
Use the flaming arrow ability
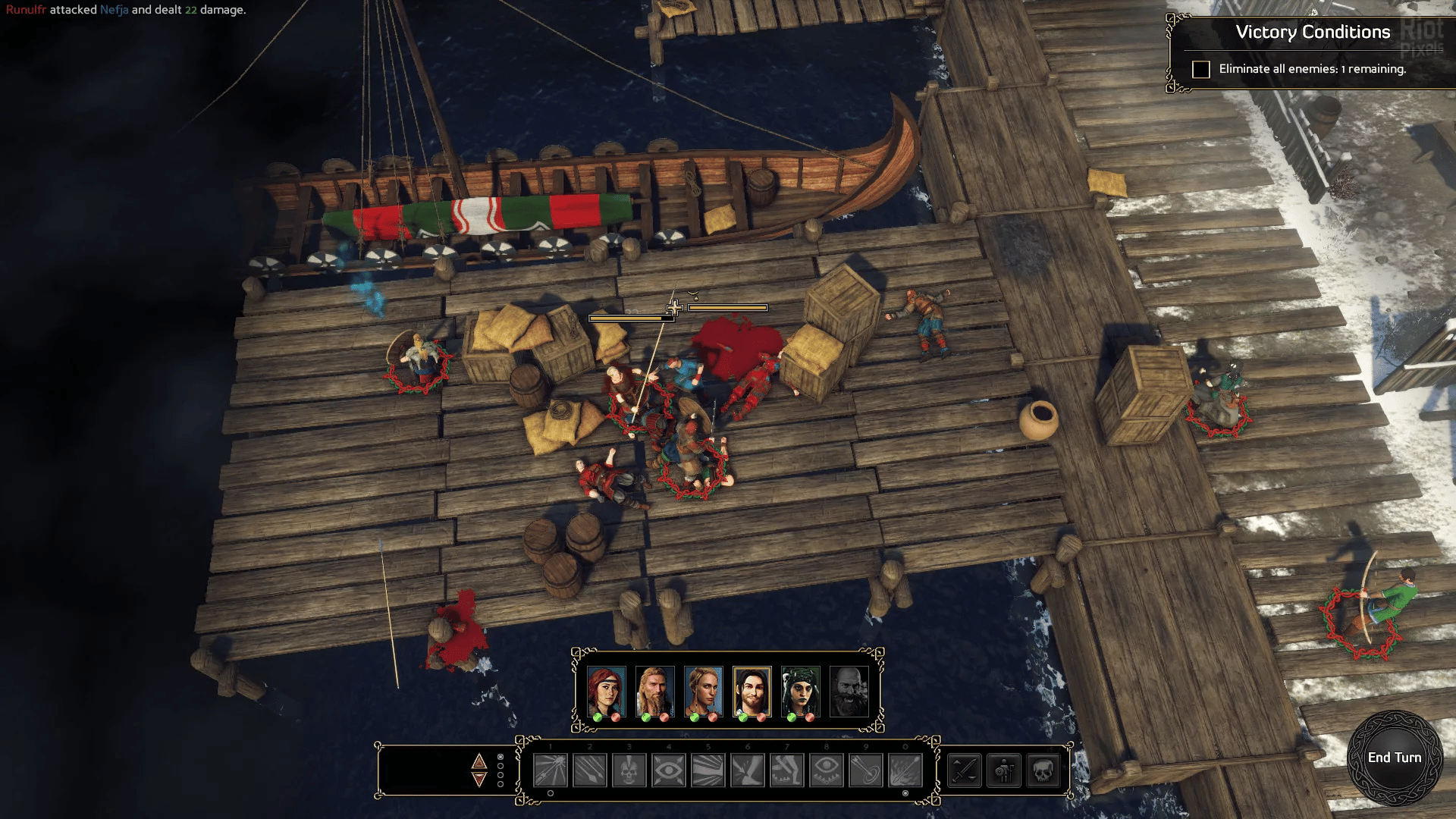pos(905,771)
